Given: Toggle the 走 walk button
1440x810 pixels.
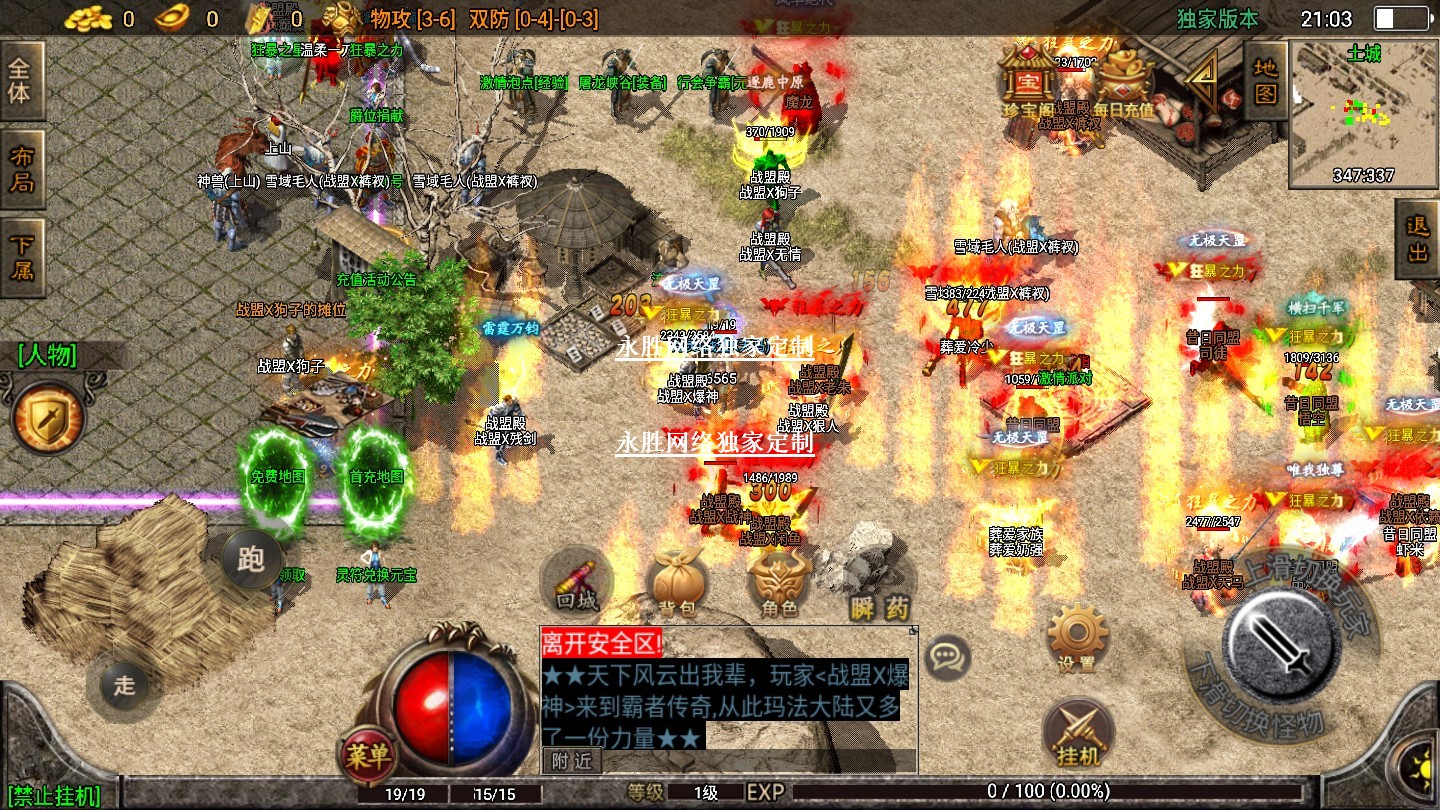Looking at the screenshot, I should click(123, 685).
